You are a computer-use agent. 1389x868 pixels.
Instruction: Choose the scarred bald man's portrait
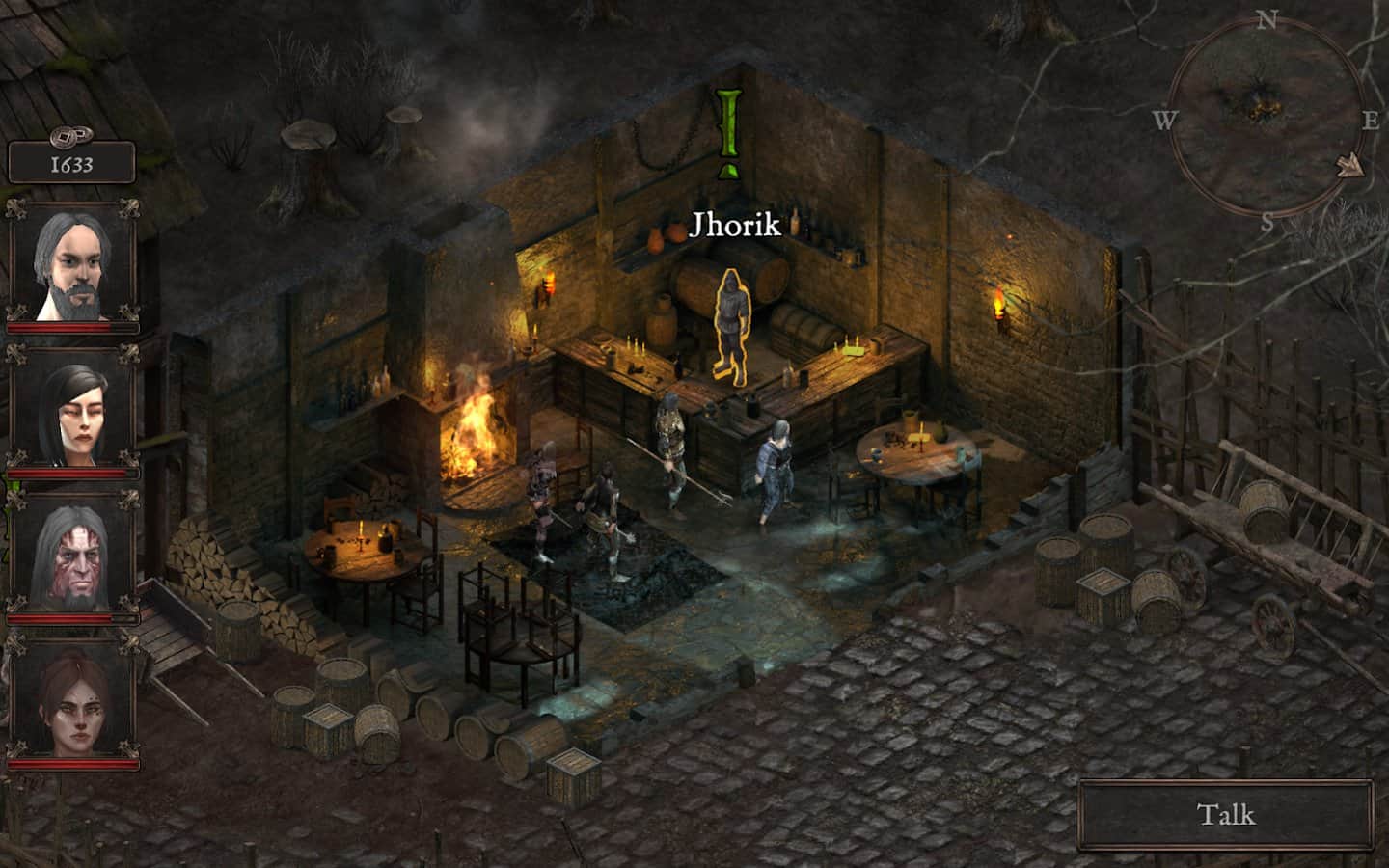tap(73, 556)
